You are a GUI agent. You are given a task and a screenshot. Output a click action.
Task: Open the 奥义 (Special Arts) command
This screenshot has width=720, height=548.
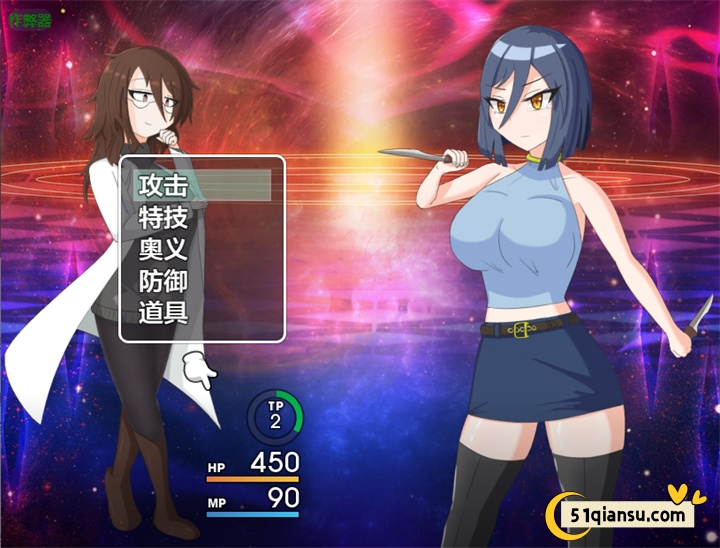pyautogui.click(x=165, y=249)
